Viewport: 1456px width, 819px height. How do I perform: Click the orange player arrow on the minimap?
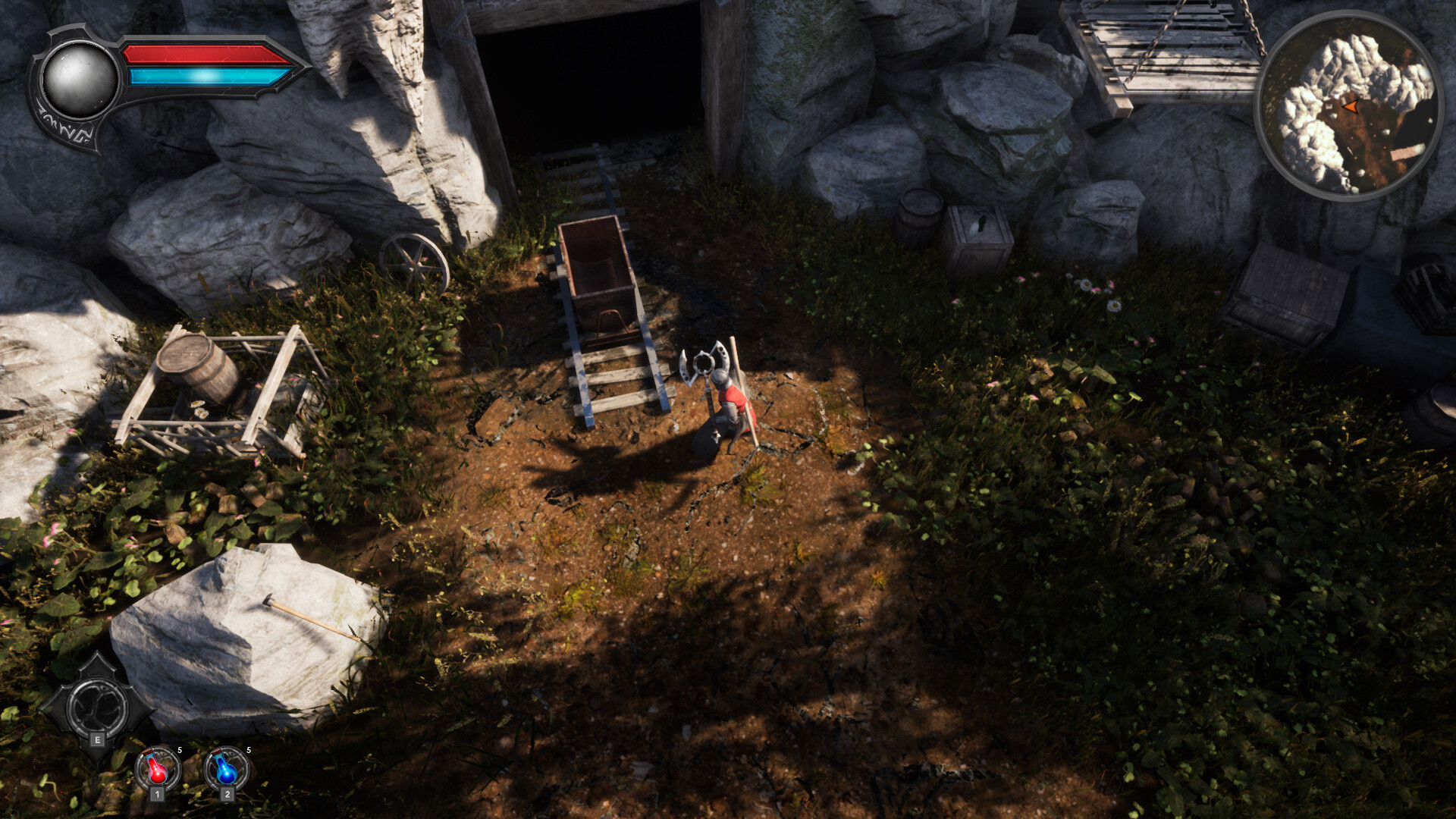coord(1352,108)
